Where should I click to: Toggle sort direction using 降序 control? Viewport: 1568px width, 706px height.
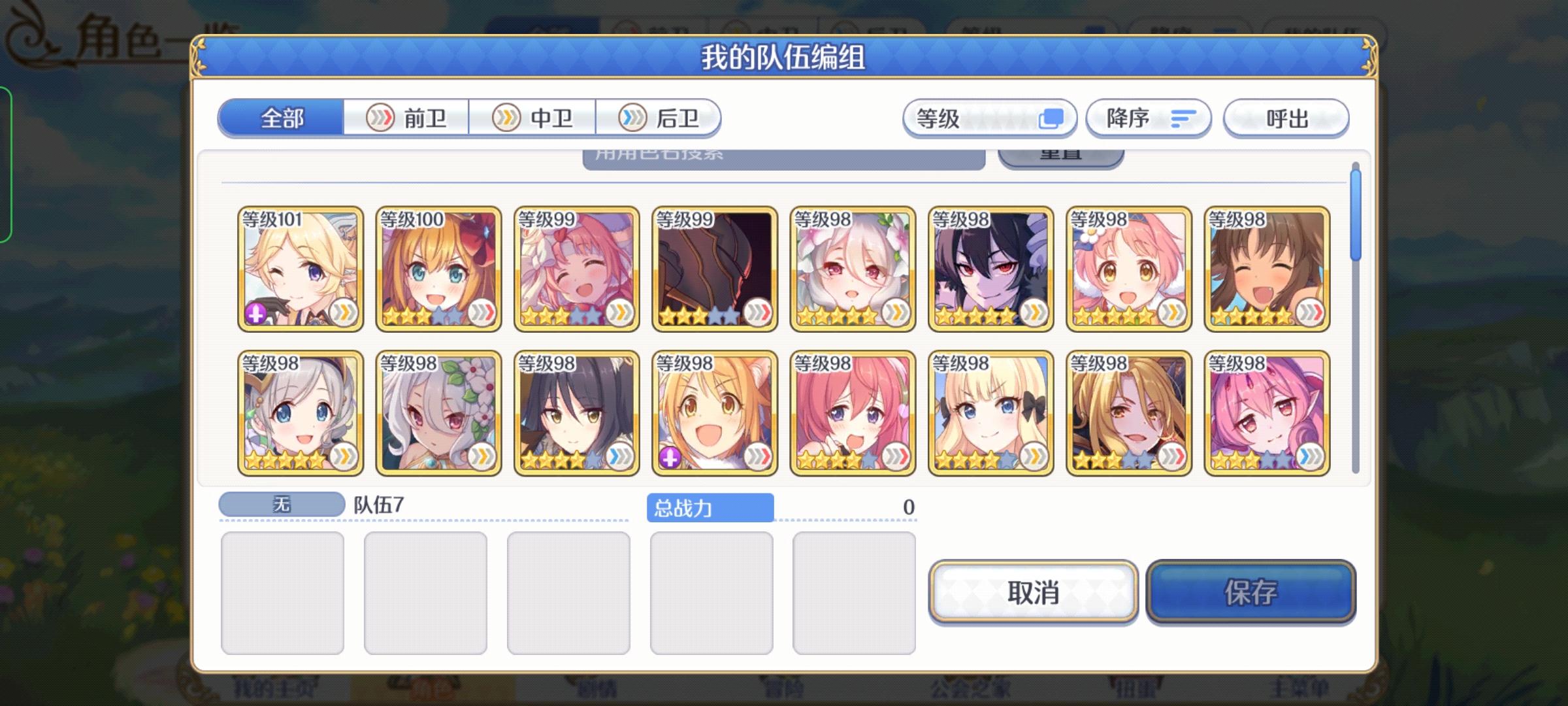click(x=1148, y=118)
